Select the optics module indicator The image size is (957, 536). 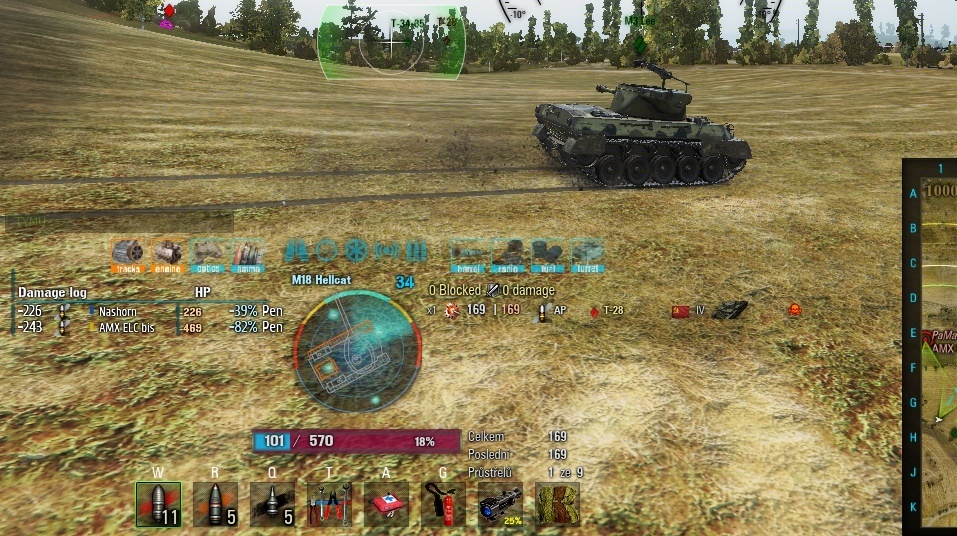pyautogui.click(x=208, y=254)
